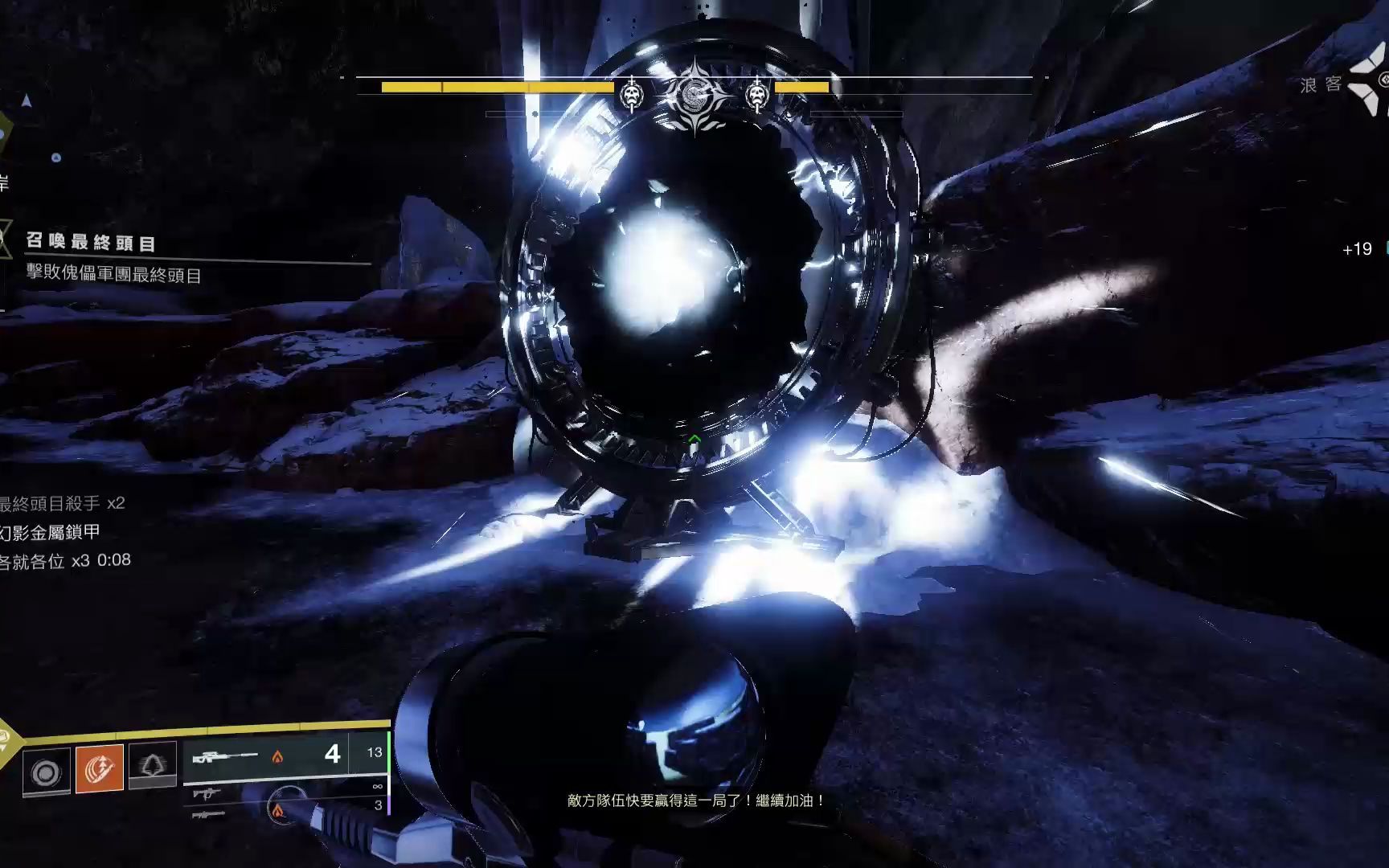The width and height of the screenshot is (1389, 868).
Task: Click the radar compass arrow
Action: pyautogui.click(x=27, y=101)
